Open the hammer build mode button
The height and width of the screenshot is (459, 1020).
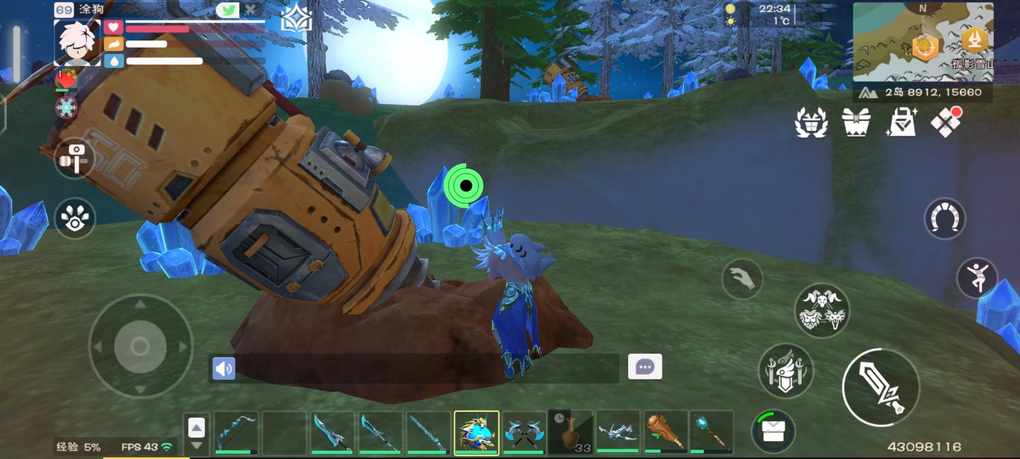click(x=76, y=157)
